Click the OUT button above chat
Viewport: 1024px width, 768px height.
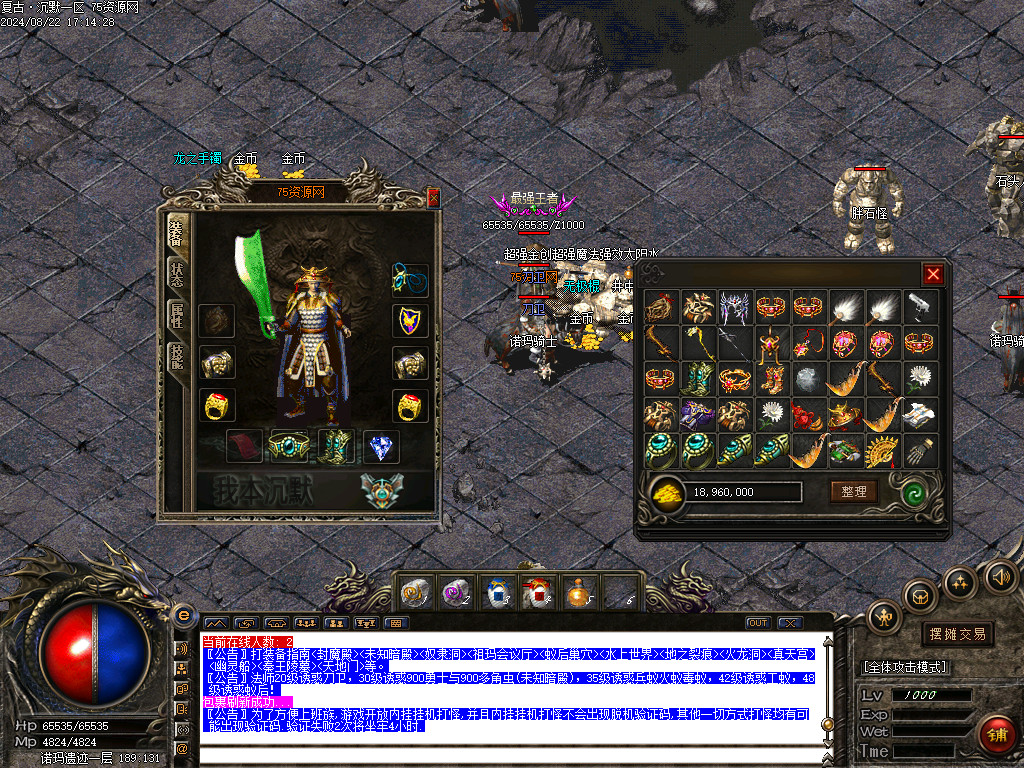758,623
